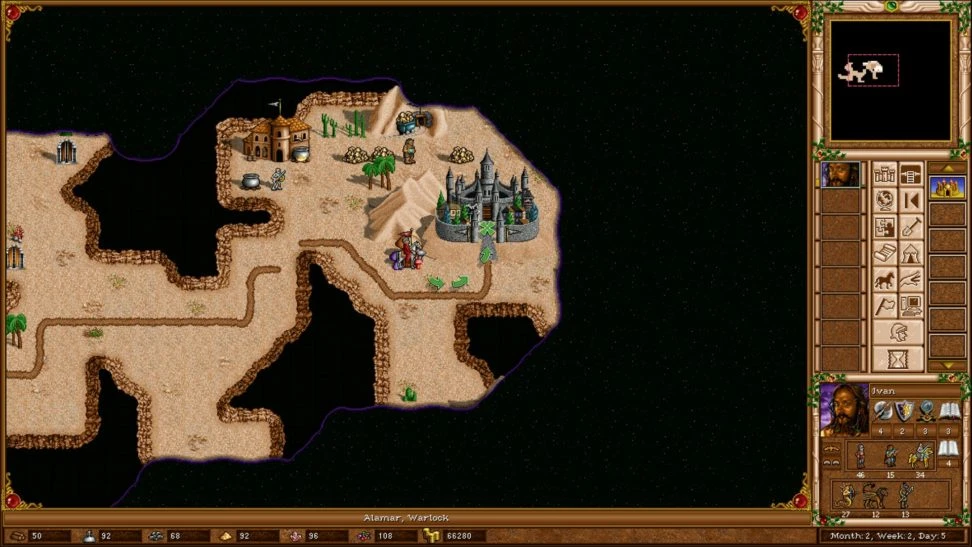The width and height of the screenshot is (972, 547).
Task: Open the View World globe button
Action: [x=885, y=201]
